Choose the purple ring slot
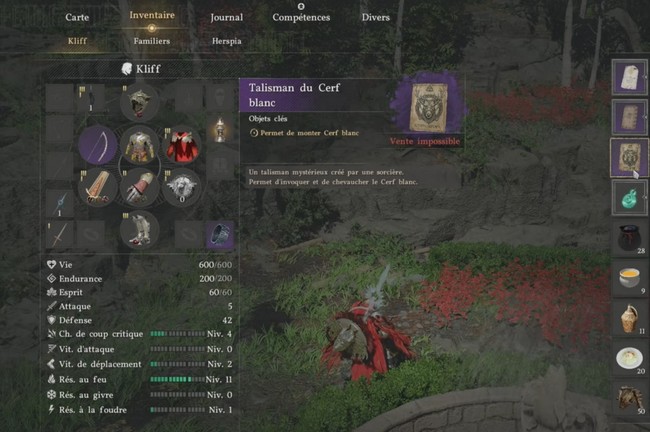650x432 pixels. (x=220, y=233)
